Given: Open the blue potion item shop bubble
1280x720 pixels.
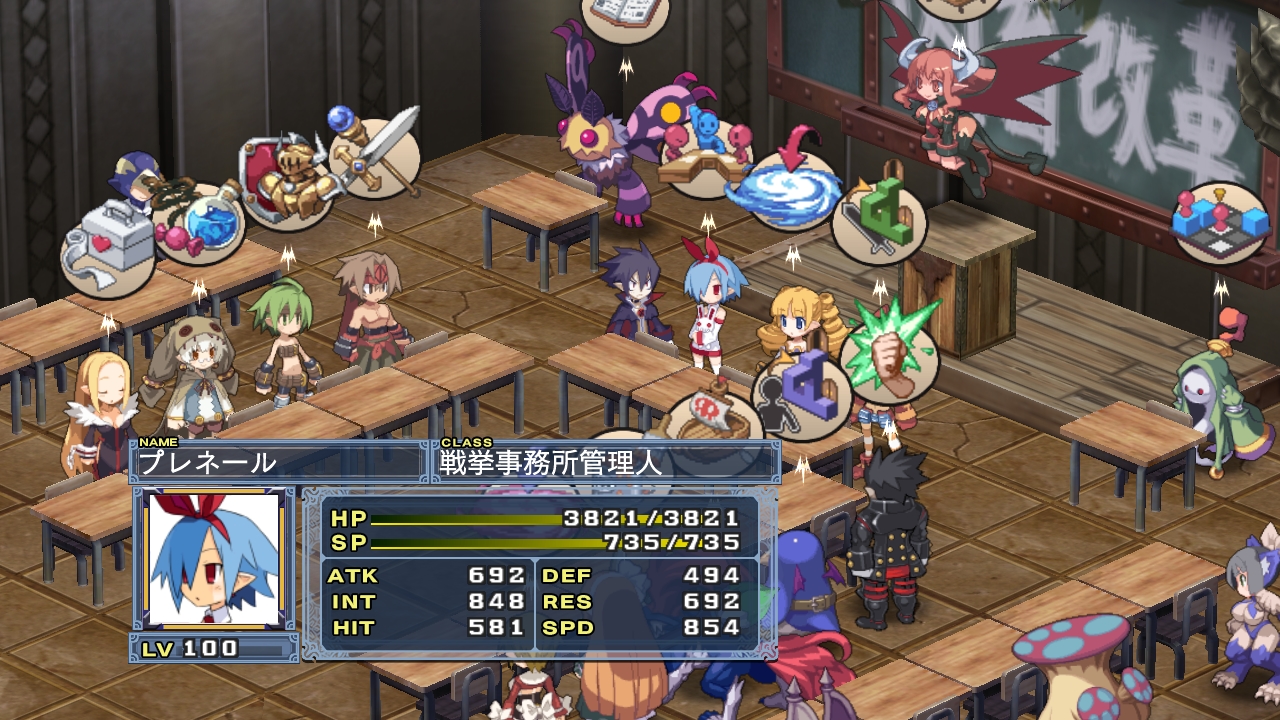Looking at the screenshot, I should (200, 222).
